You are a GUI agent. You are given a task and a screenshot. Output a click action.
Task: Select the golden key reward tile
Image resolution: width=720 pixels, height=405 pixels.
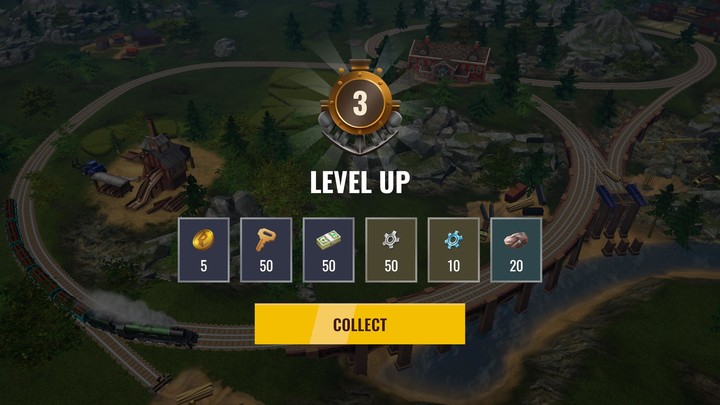[266, 250]
